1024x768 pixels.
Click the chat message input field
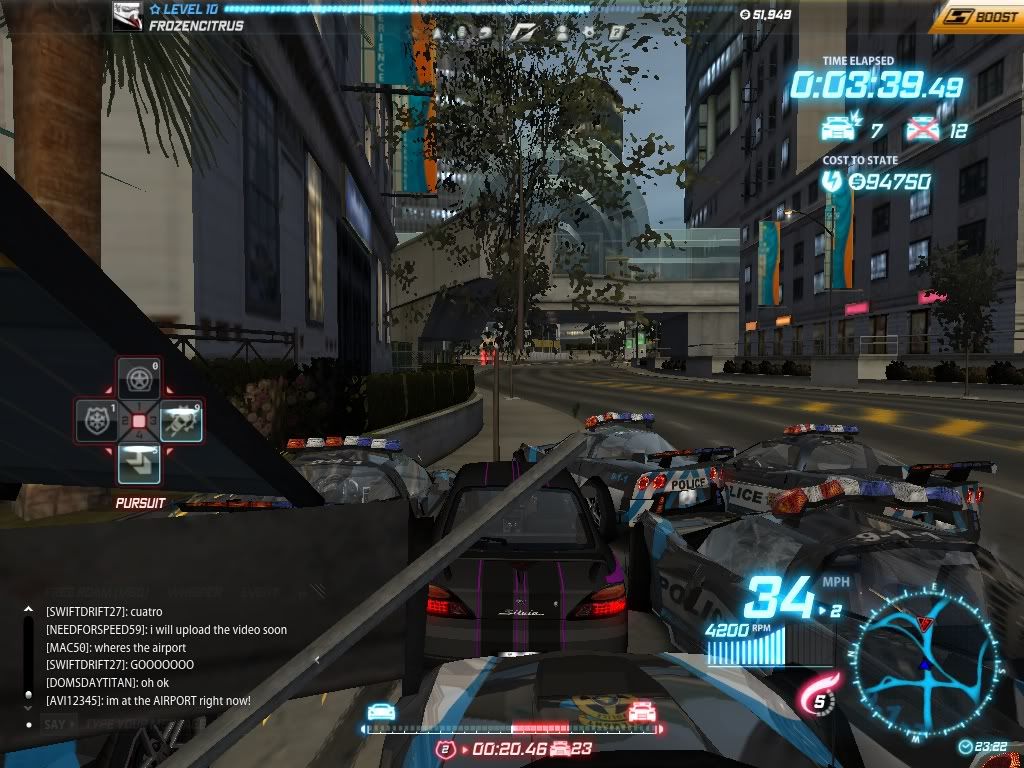tap(150, 724)
